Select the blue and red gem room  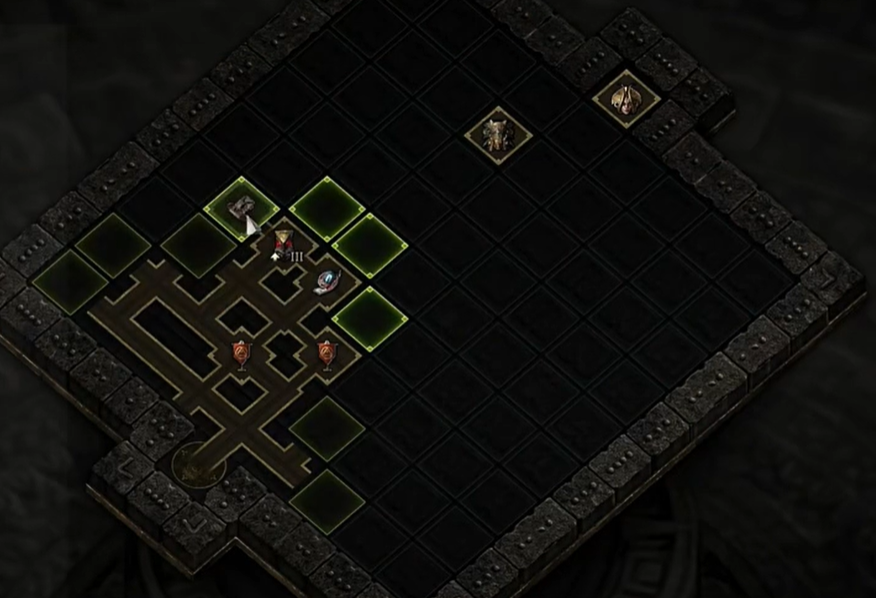(x=327, y=282)
